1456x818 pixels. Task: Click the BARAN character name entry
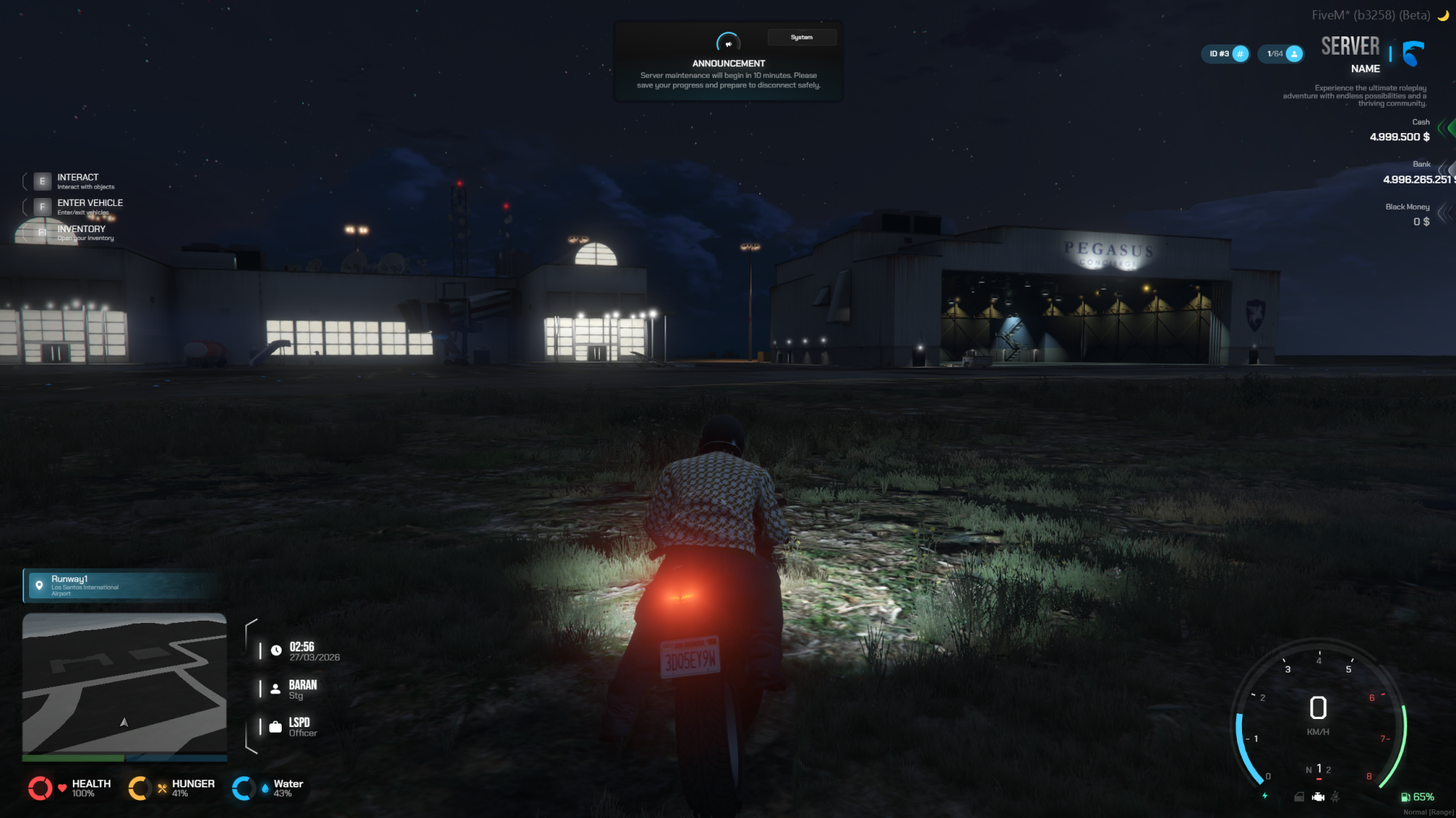coord(302,689)
